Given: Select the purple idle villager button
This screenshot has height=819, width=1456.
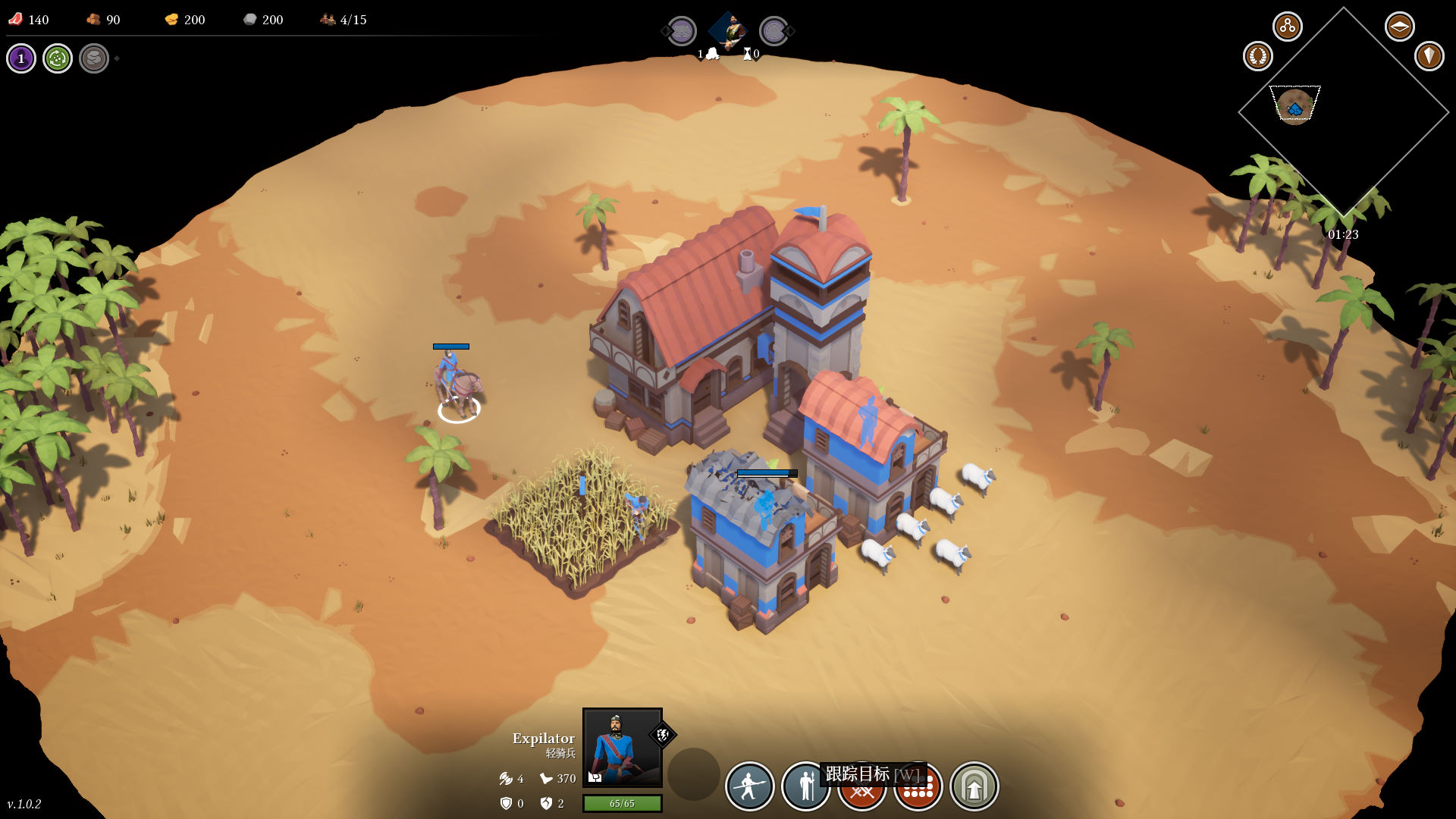Looking at the screenshot, I should click(x=21, y=58).
